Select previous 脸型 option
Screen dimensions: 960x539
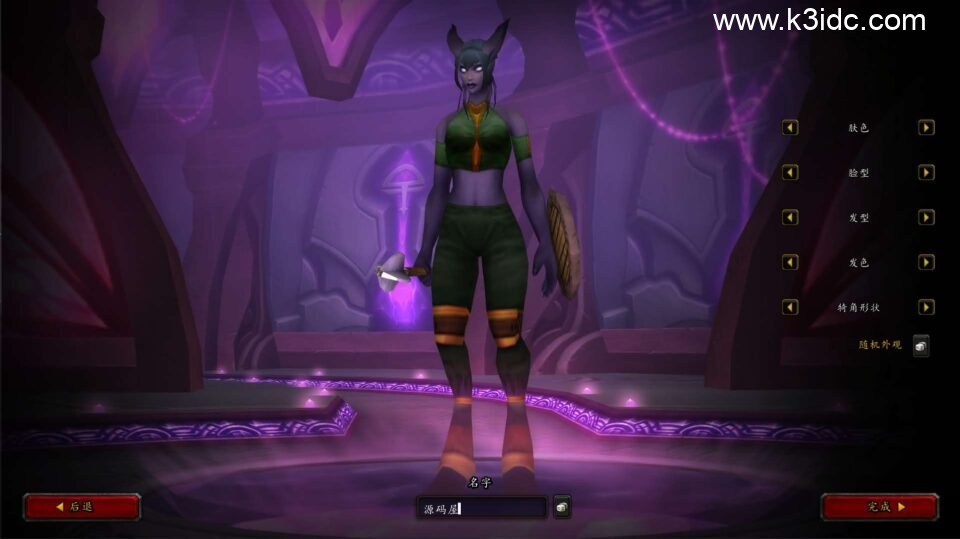pyautogui.click(x=790, y=172)
